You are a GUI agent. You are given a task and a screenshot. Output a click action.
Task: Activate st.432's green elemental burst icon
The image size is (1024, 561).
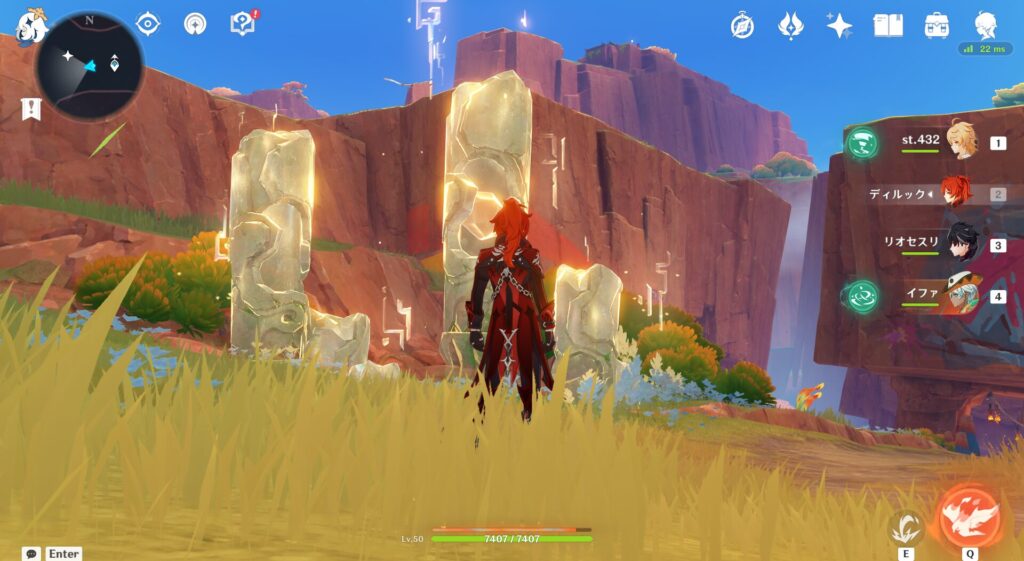(x=860, y=143)
